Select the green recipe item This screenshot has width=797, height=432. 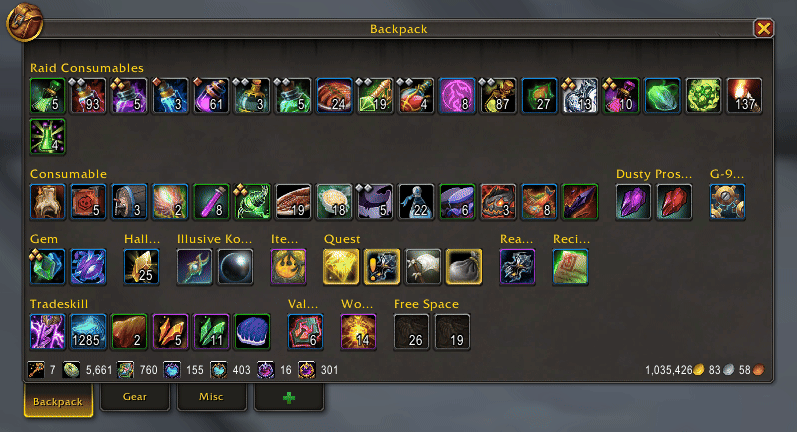571,267
